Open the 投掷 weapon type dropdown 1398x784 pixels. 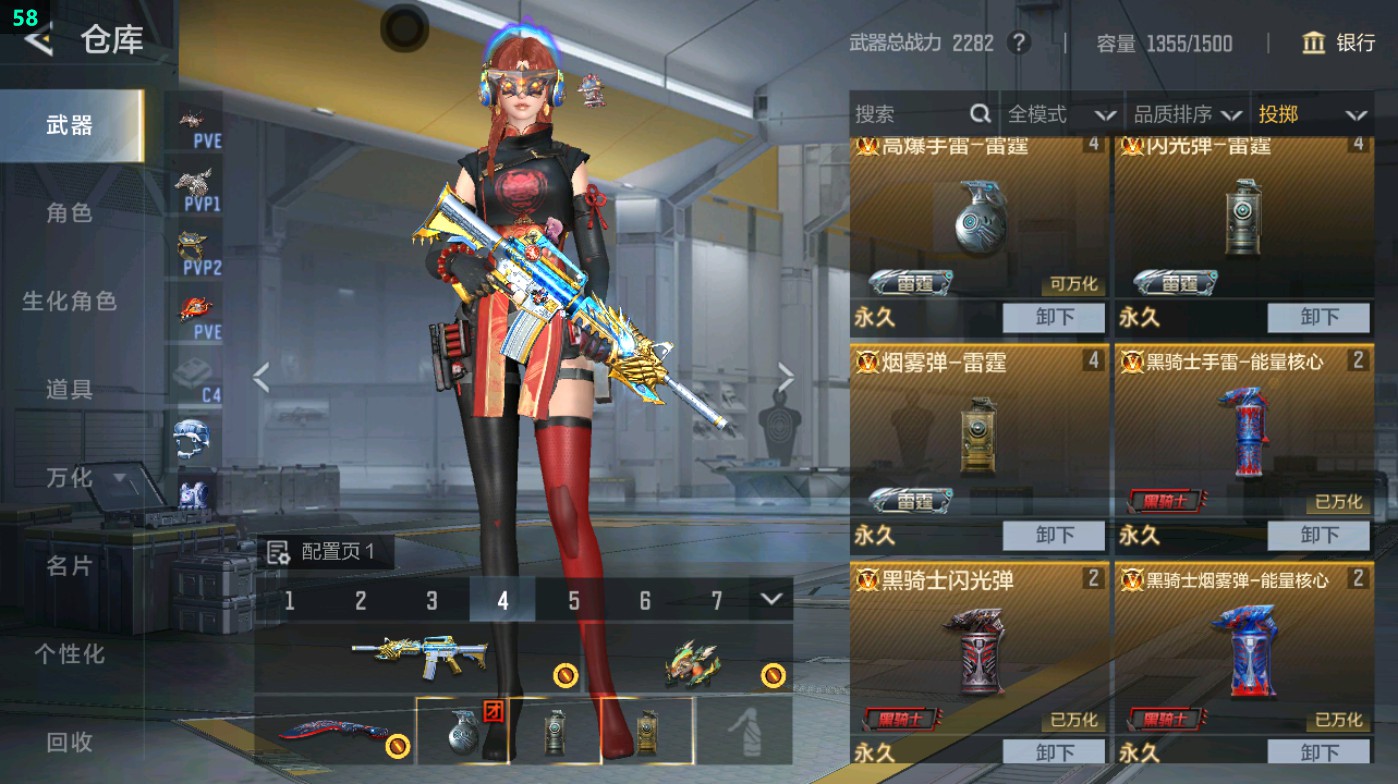click(x=1313, y=114)
